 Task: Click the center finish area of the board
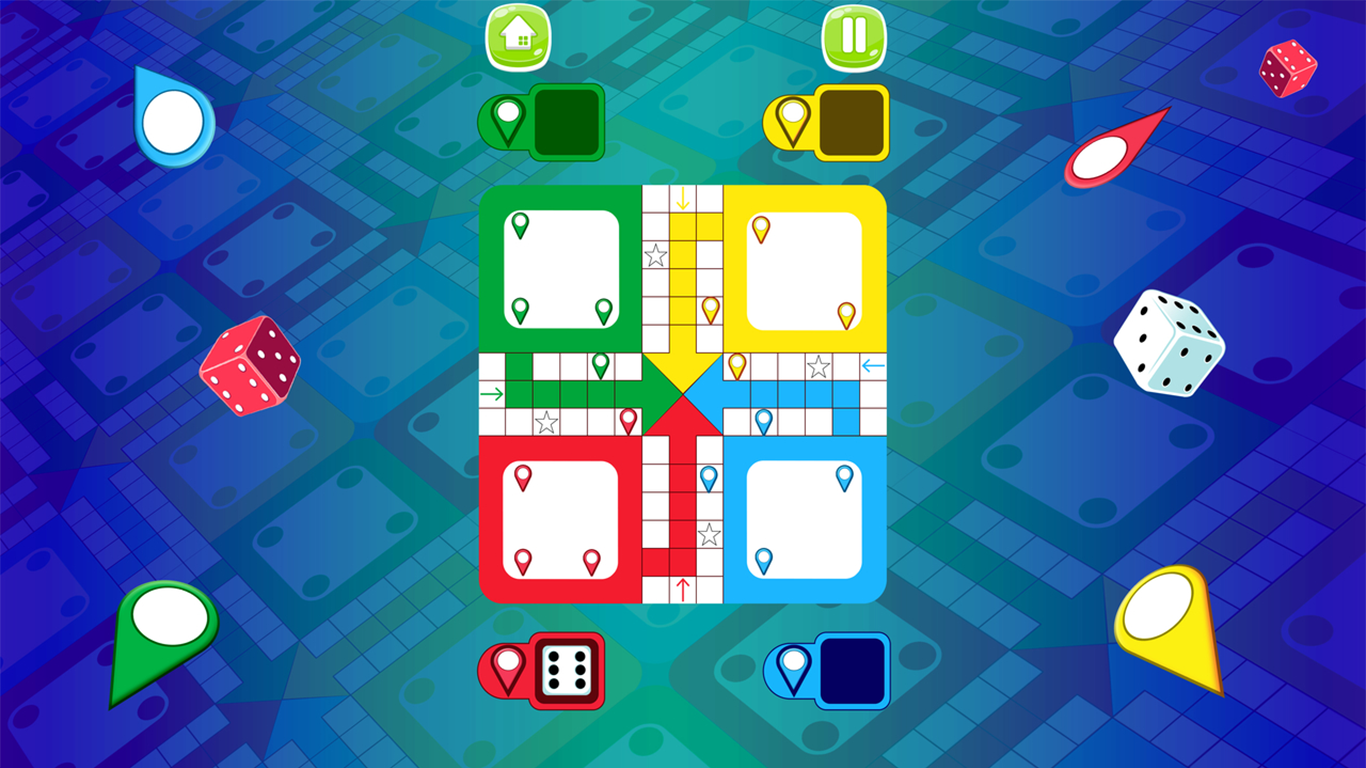point(683,393)
